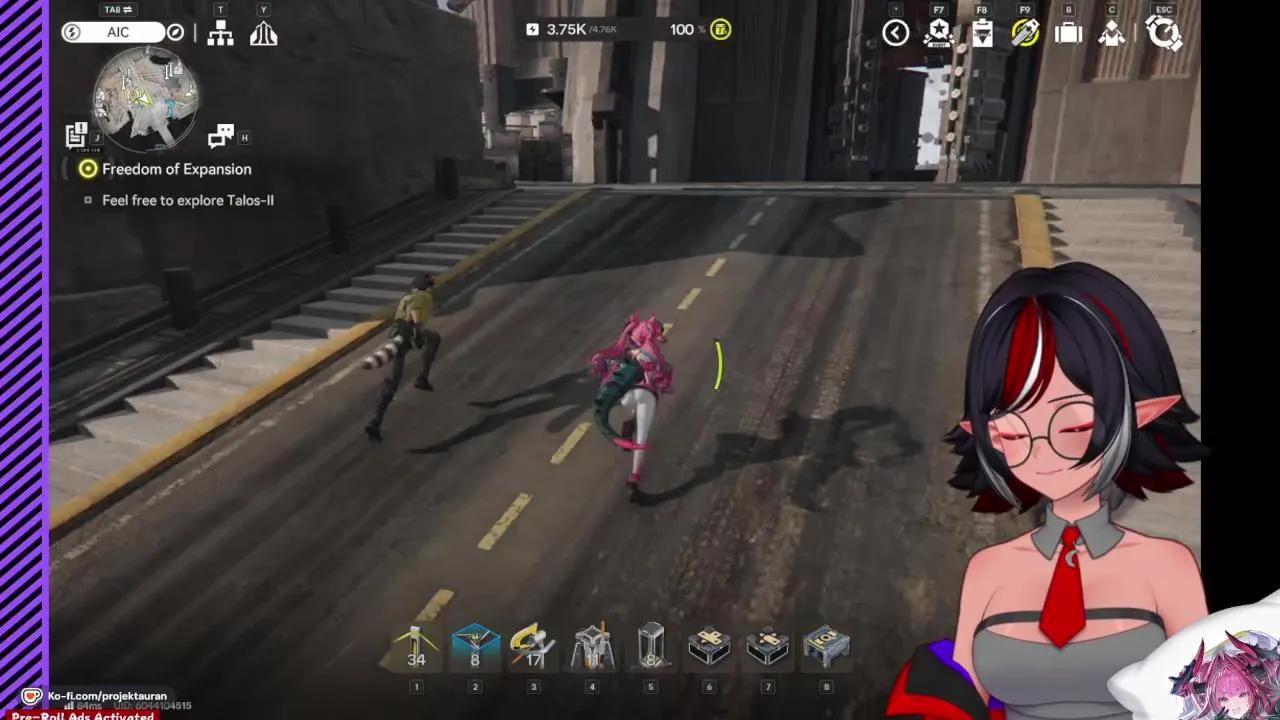This screenshot has height=720, width=1280.
Task: Open the seasonal battle pass star icon
Action: coord(938,33)
